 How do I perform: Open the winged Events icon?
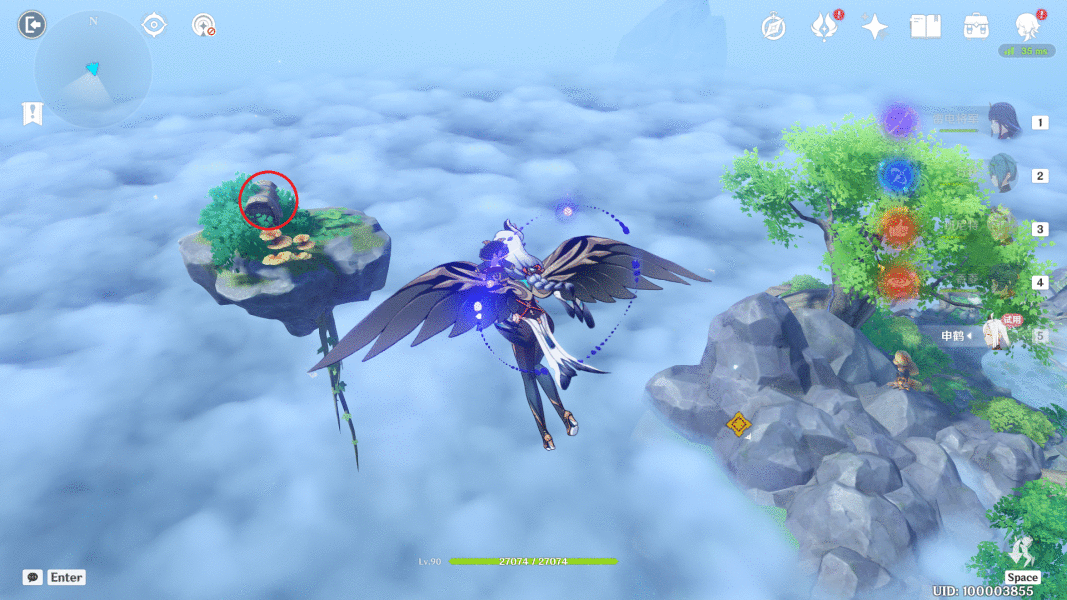pyautogui.click(x=824, y=27)
